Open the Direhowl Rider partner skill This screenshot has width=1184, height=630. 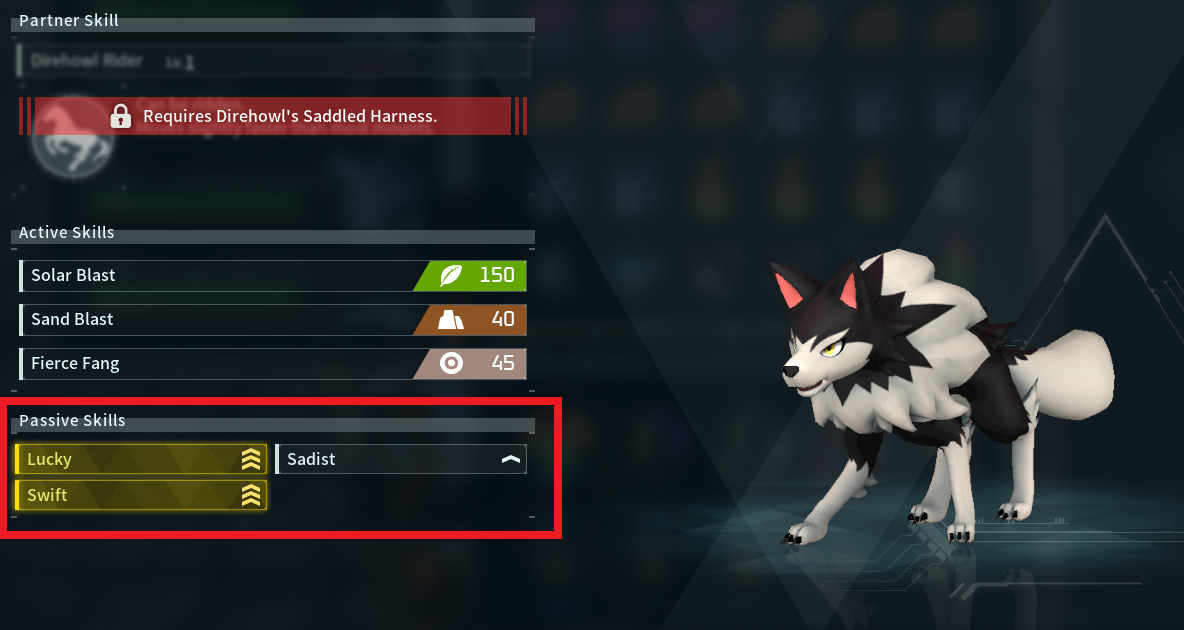click(273, 61)
